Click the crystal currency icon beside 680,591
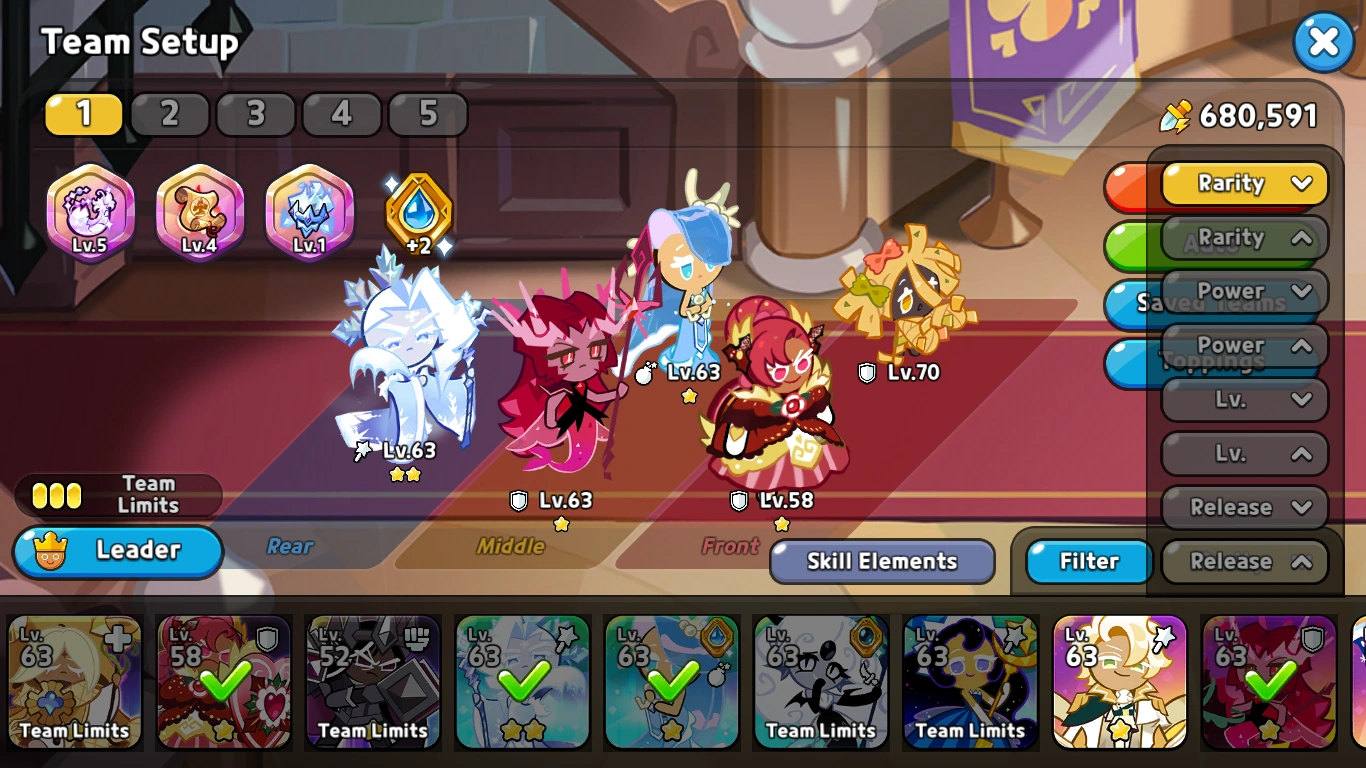 click(1177, 115)
